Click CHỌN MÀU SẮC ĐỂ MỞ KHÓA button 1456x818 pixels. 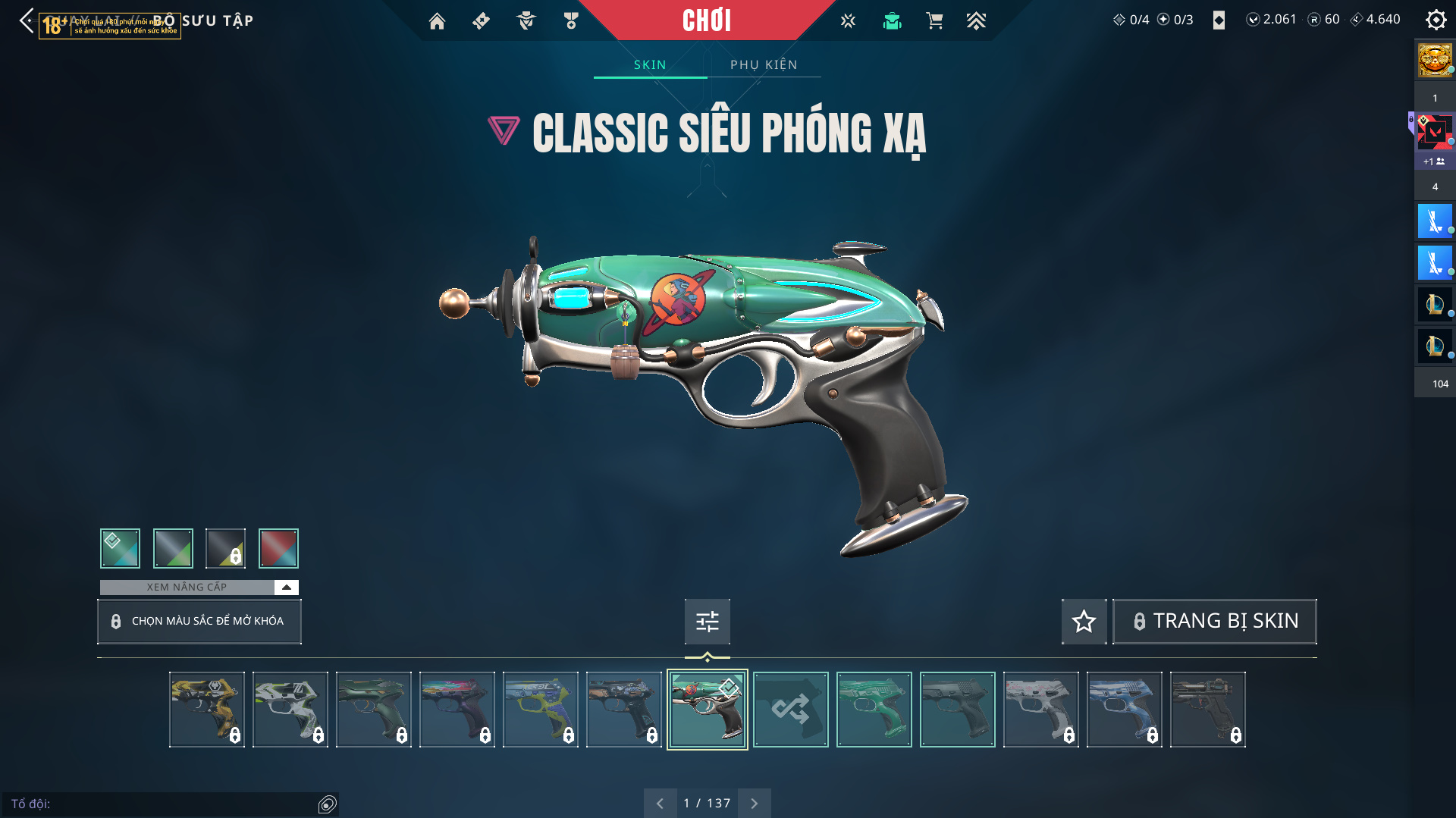tap(199, 622)
